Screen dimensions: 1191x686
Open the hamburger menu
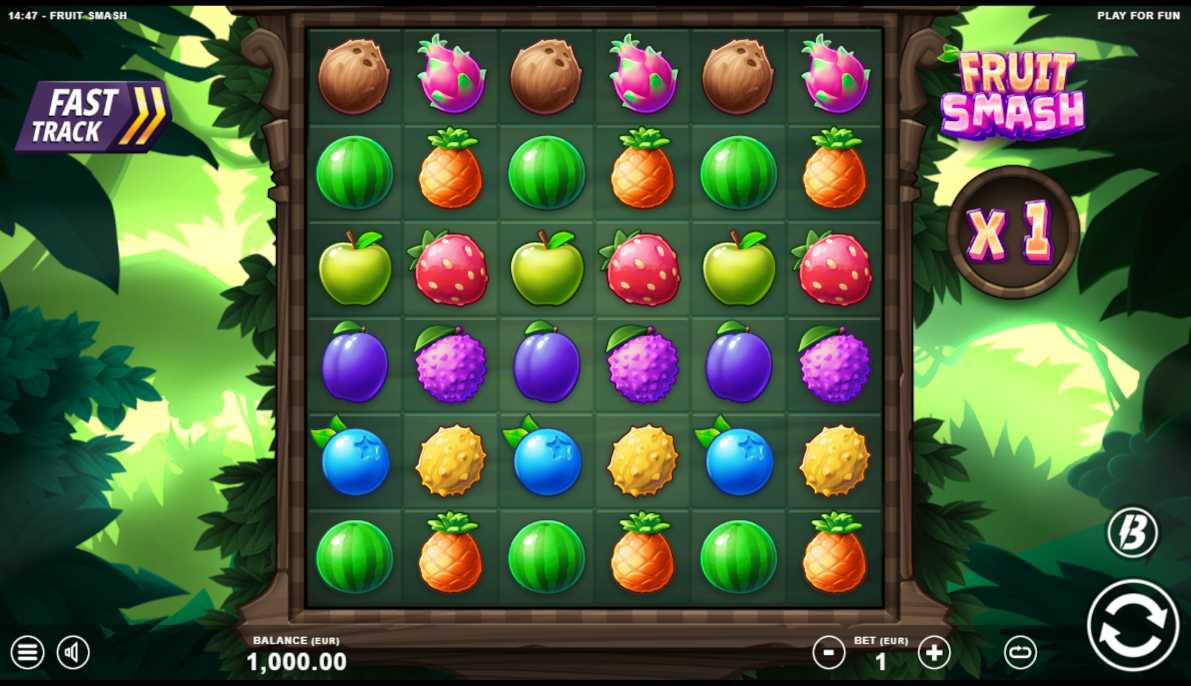27,653
